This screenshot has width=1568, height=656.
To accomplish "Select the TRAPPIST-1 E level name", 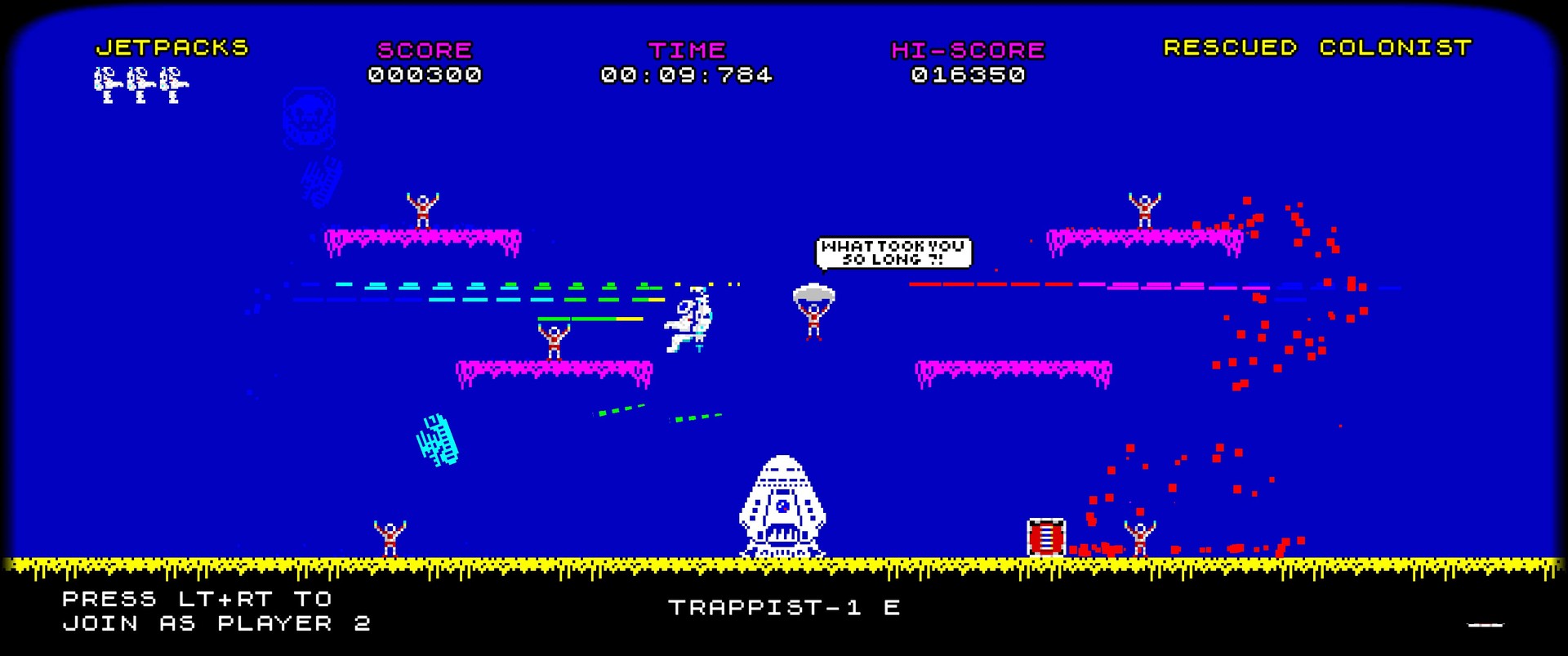I will tap(784, 608).
